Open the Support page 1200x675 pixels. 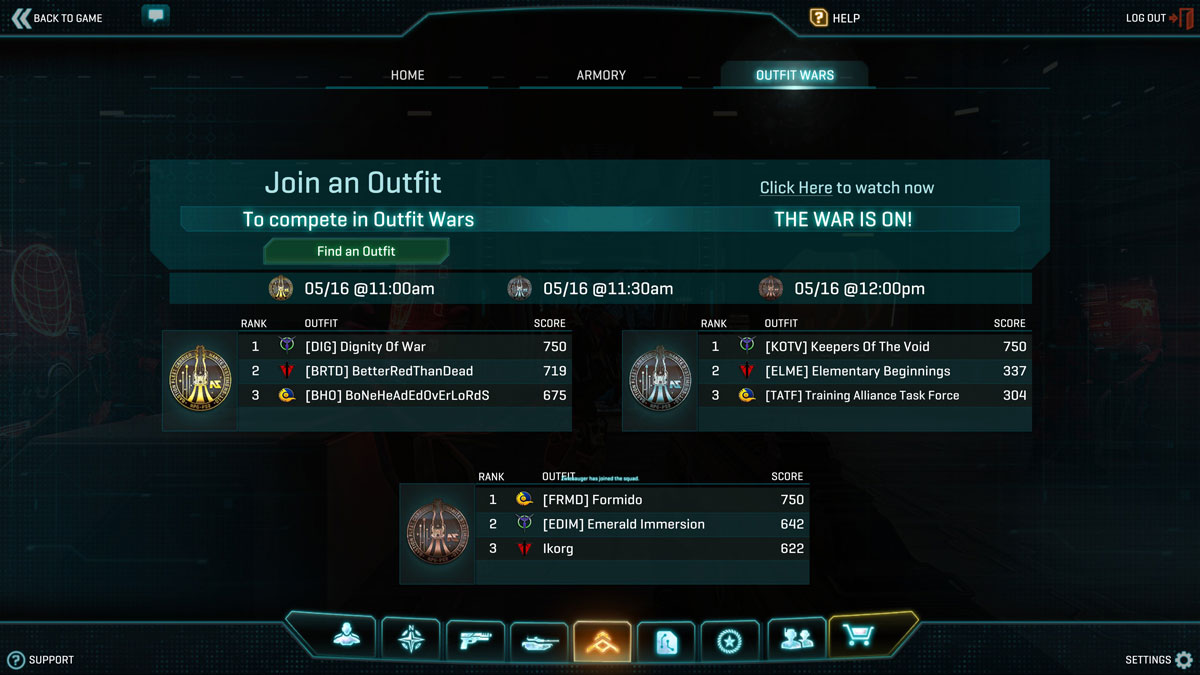coord(40,660)
